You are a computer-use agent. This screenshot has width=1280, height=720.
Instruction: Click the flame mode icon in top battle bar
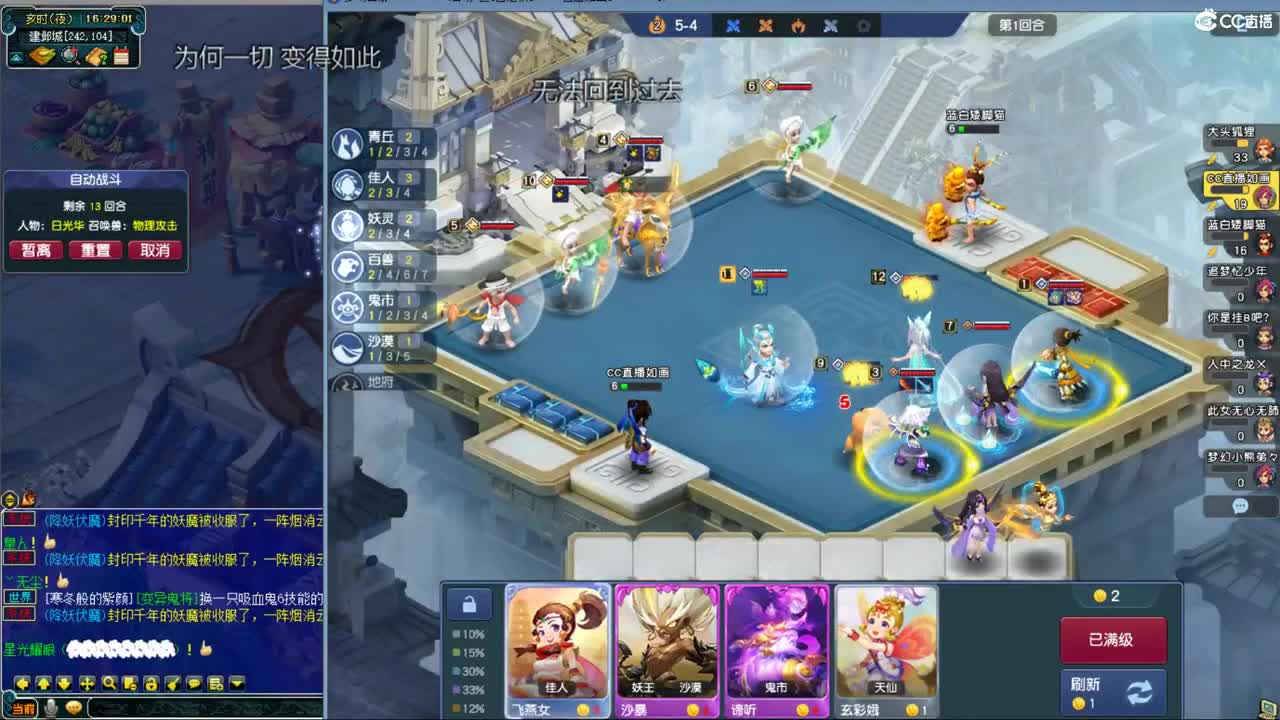[801, 26]
